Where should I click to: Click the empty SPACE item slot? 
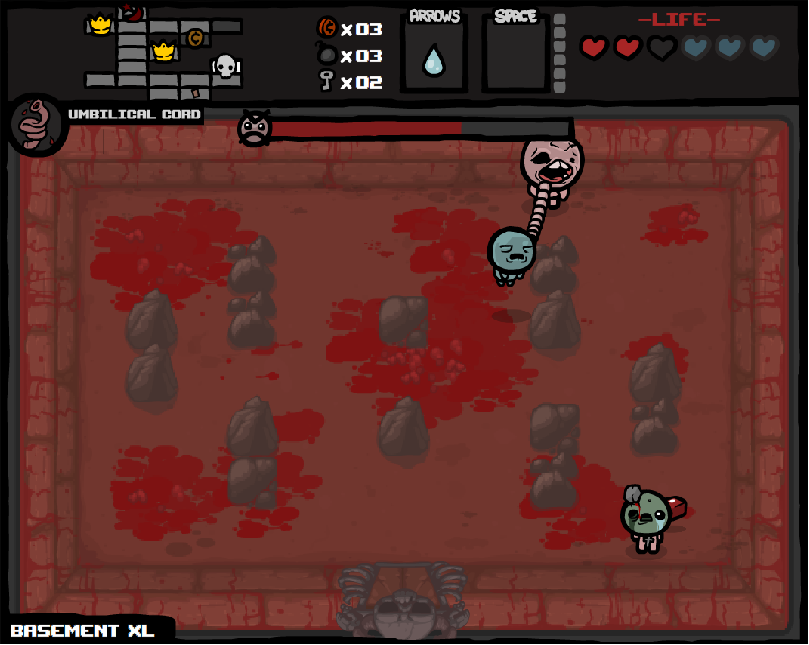coord(516,58)
